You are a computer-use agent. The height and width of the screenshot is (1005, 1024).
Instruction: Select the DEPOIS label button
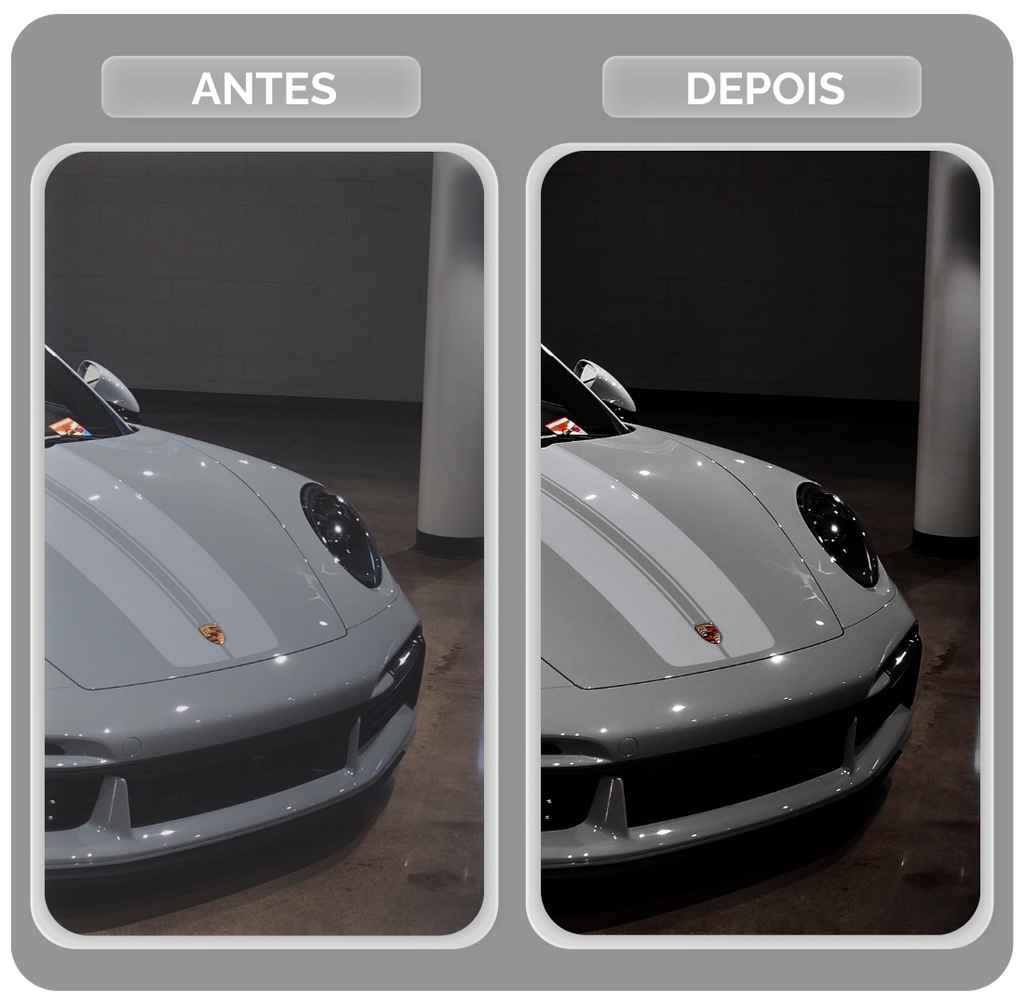pos(761,88)
